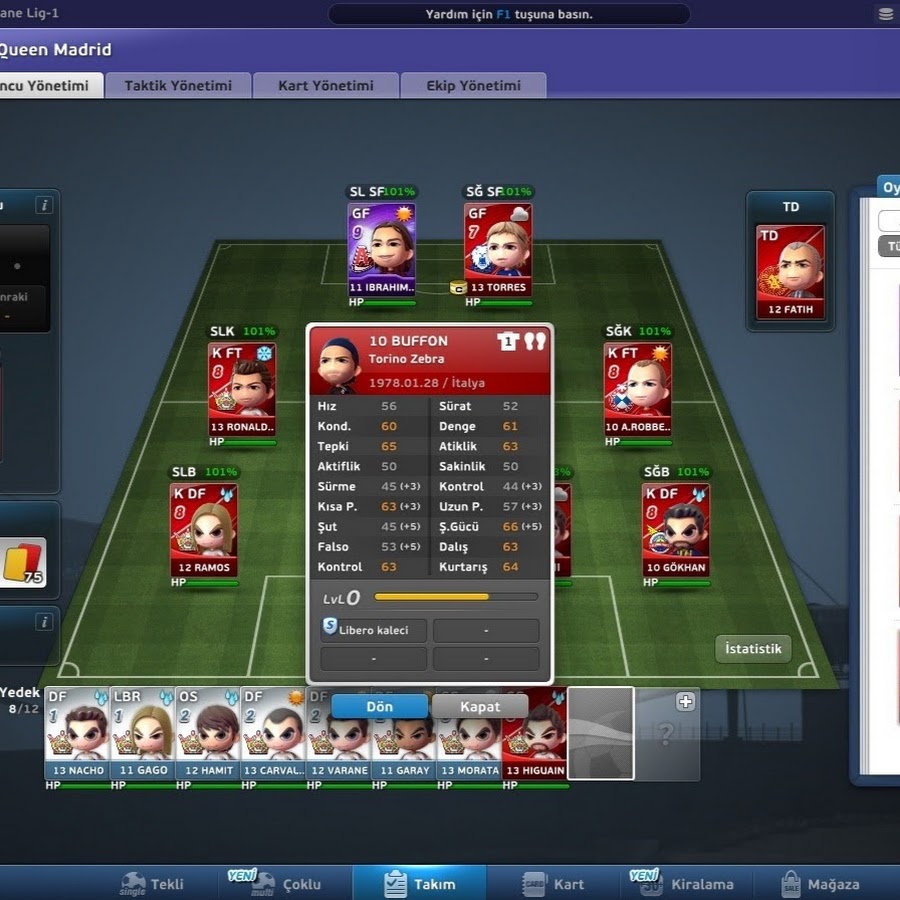Close the Buffon card with Kapat
Viewport: 900px width, 900px height.
click(x=480, y=706)
